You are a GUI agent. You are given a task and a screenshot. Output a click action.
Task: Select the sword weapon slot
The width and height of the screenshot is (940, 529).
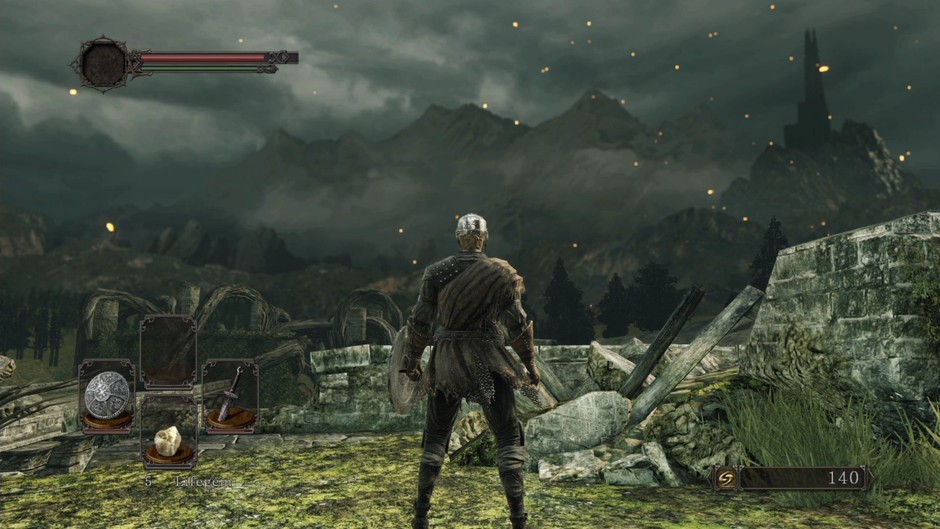click(230, 395)
